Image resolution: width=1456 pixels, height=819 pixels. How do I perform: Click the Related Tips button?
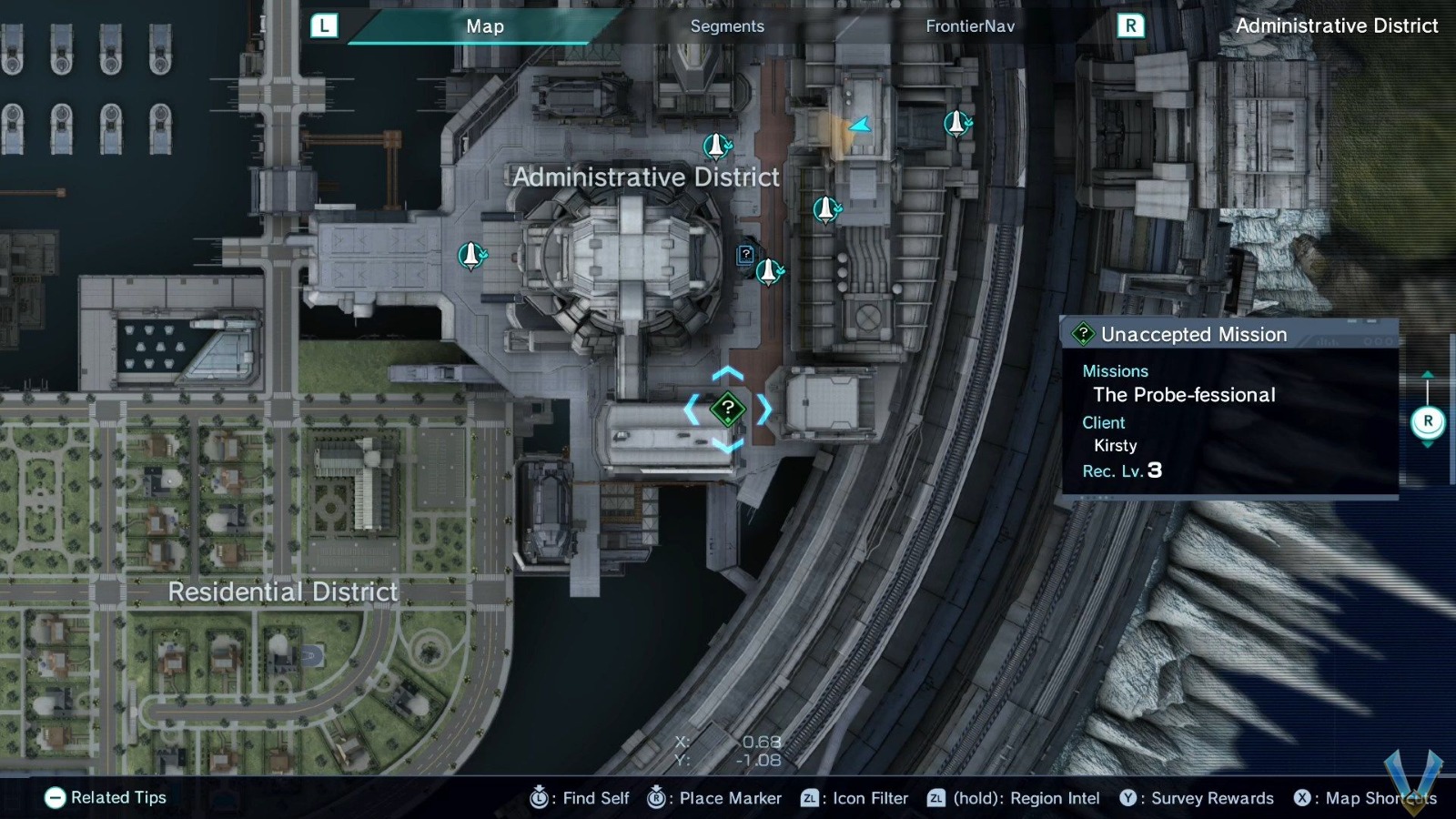pyautogui.click(x=106, y=798)
